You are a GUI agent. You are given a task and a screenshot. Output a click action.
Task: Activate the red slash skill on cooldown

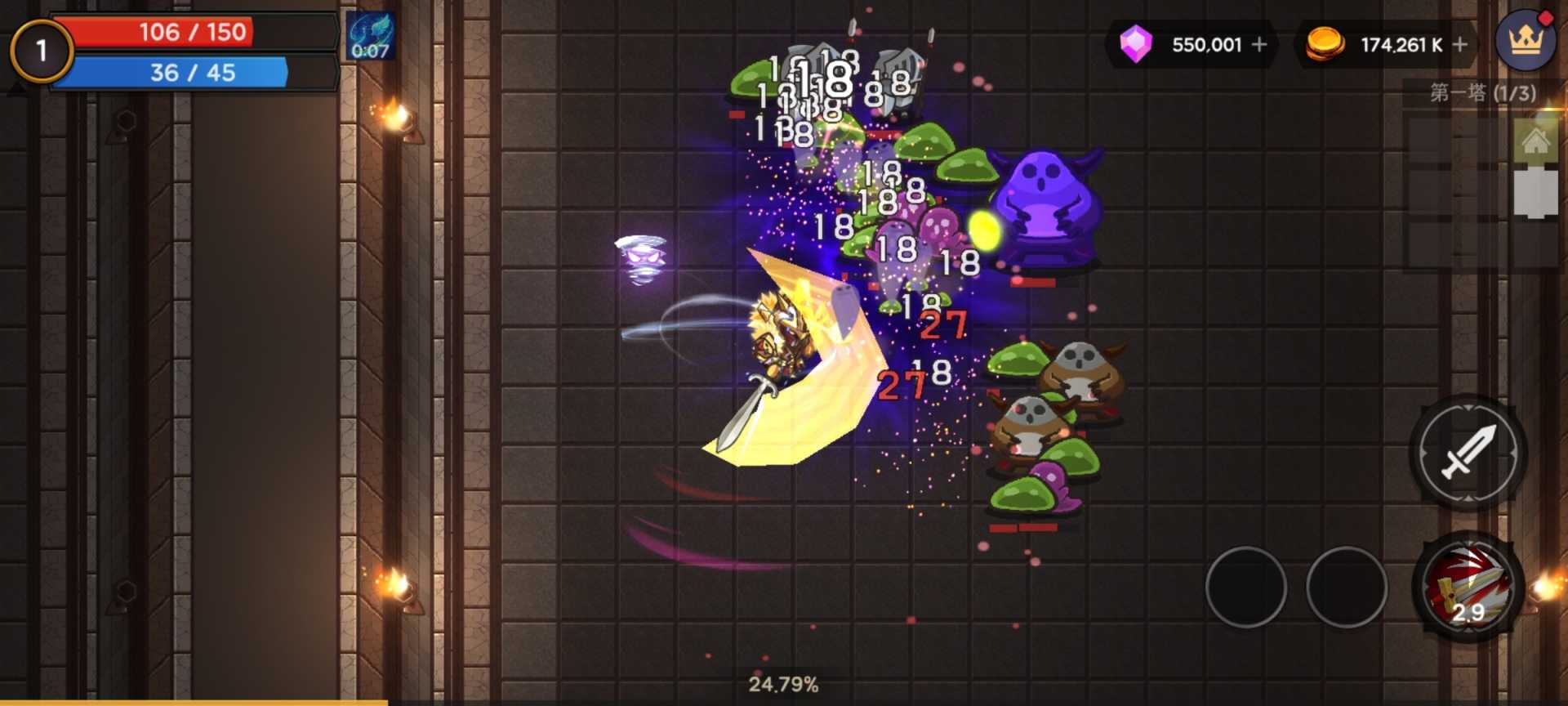pos(1468,588)
